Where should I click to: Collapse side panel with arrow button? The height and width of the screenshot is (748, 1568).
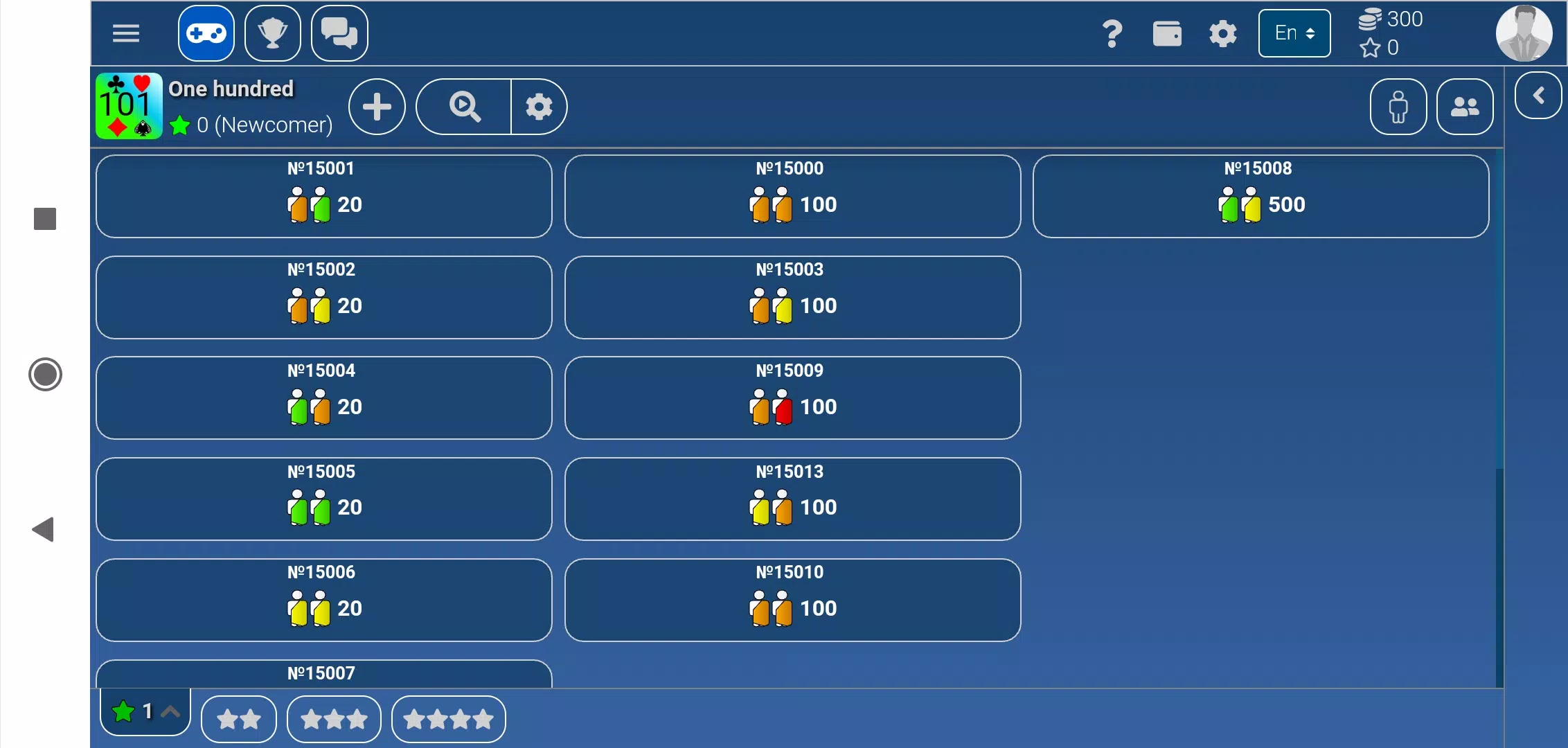1538,96
